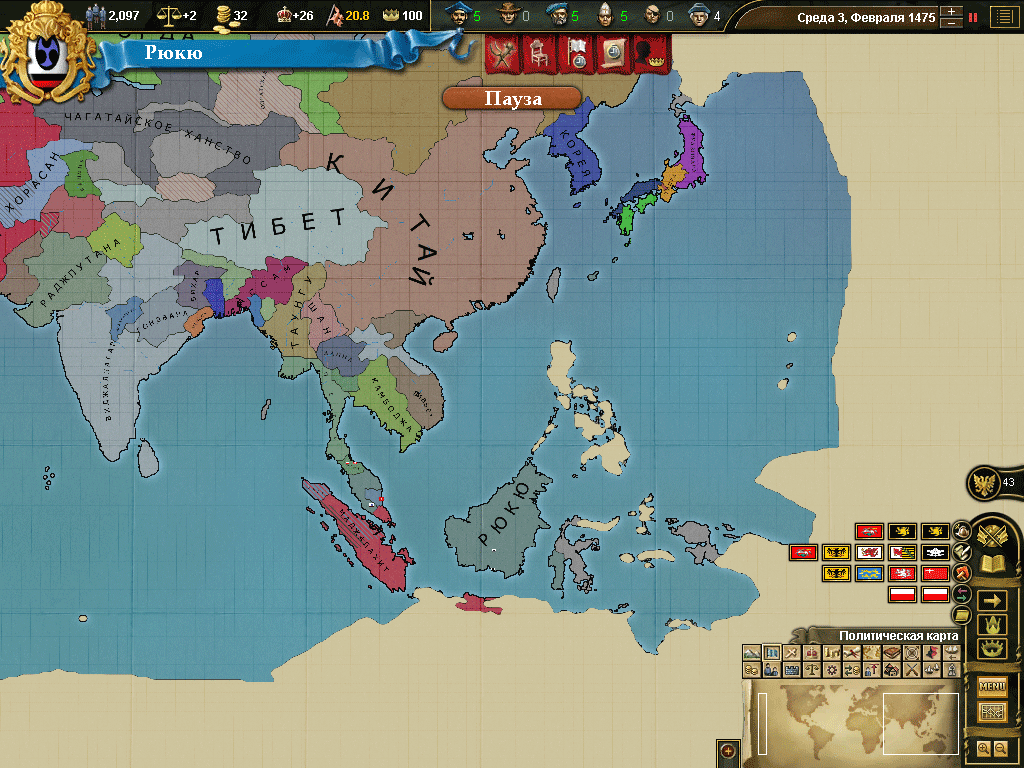The width and height of the screenshot is (1024, 768).
Task: Click the golden arrow button
Action: 992,600
